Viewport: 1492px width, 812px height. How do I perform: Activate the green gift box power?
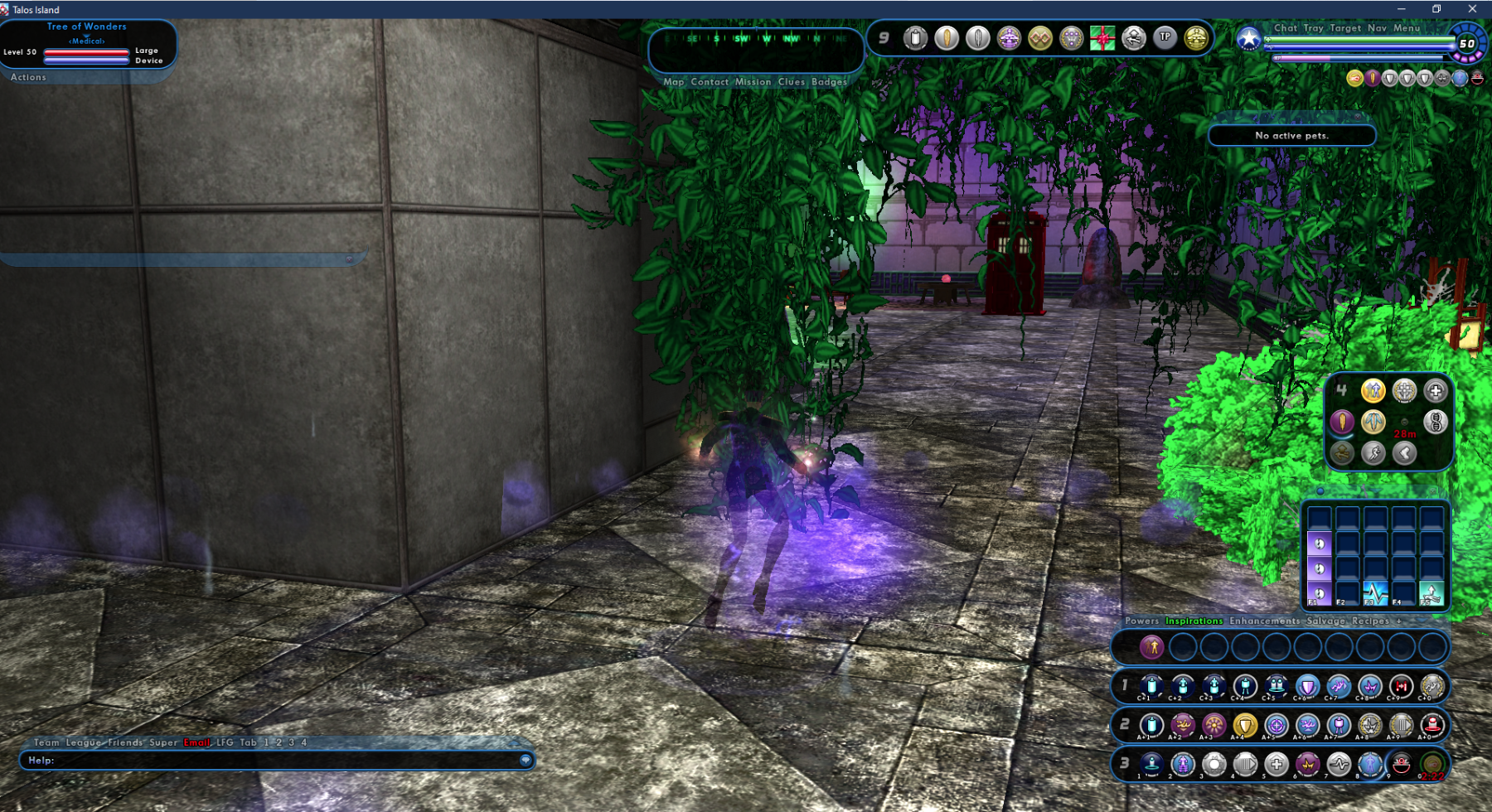click(1102, 38)
